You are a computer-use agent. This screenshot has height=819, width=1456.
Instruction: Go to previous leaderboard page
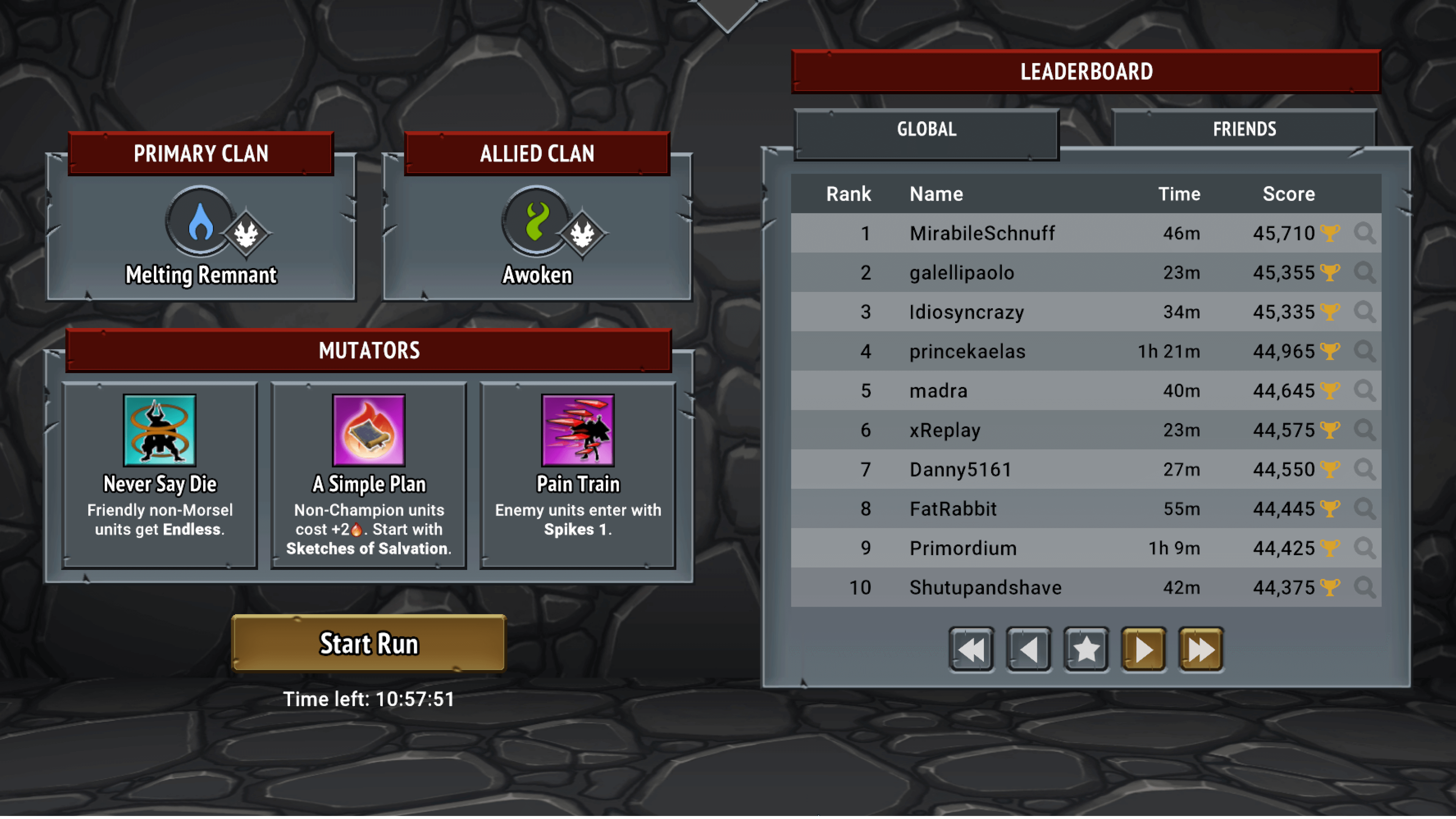(1029, 650)
